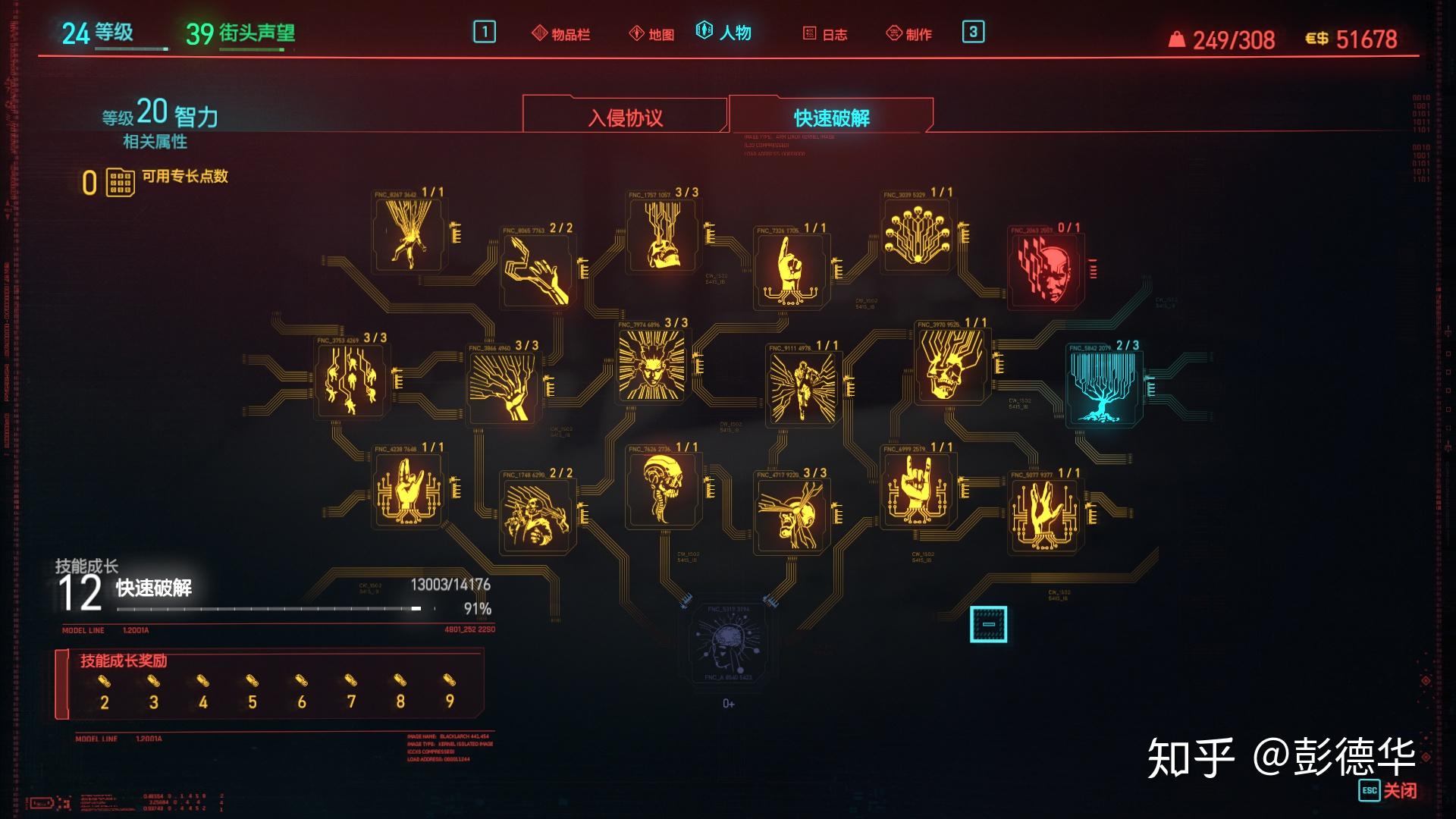This screenshot has height=819, width=1456.
Task: Open the 物品栏 inventory menu
Action: [561, 34]
